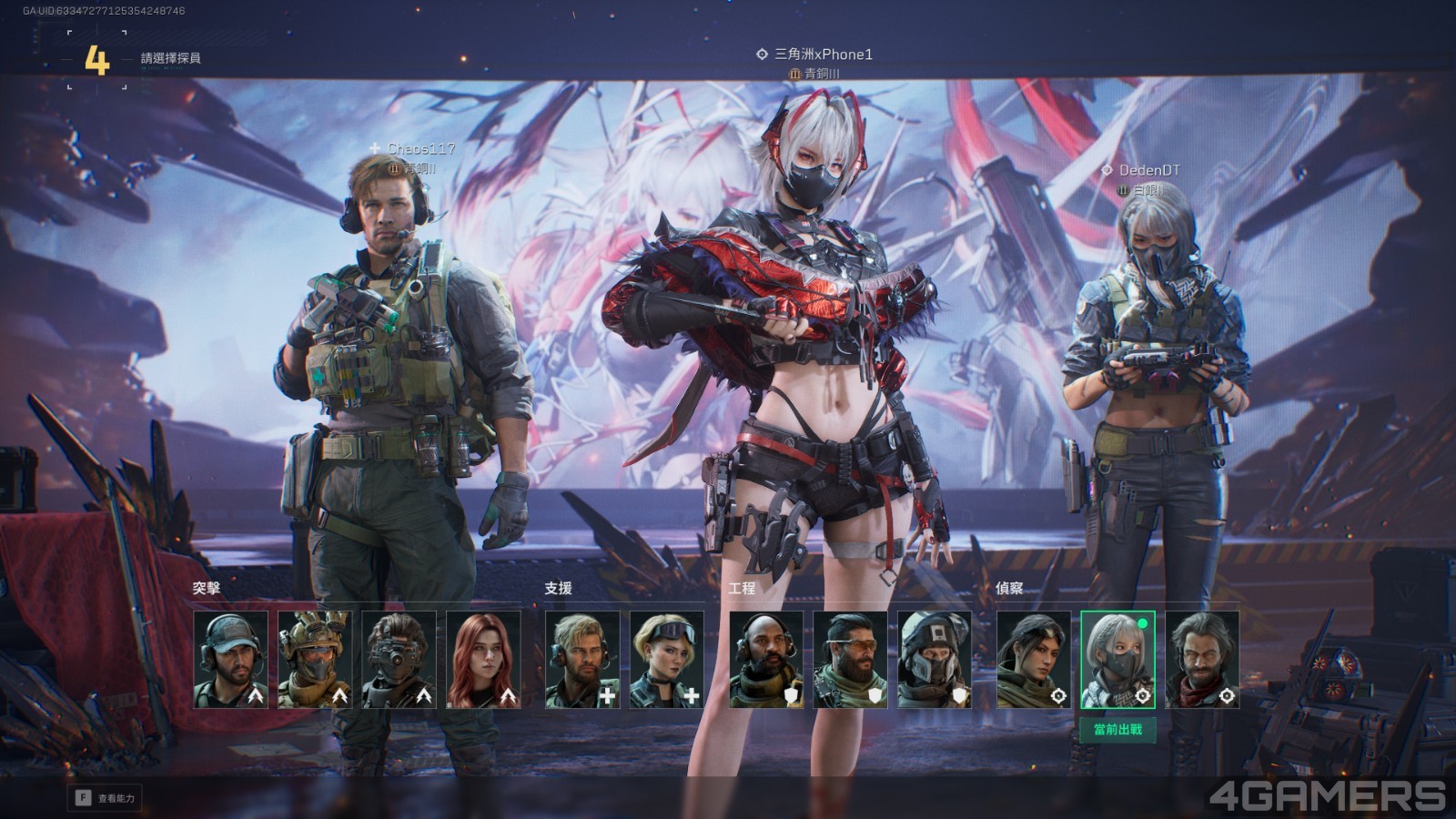The image size is (1456, 819).
Task: Choose the dark-haired female recon operator
Action: coord(1034,660)
